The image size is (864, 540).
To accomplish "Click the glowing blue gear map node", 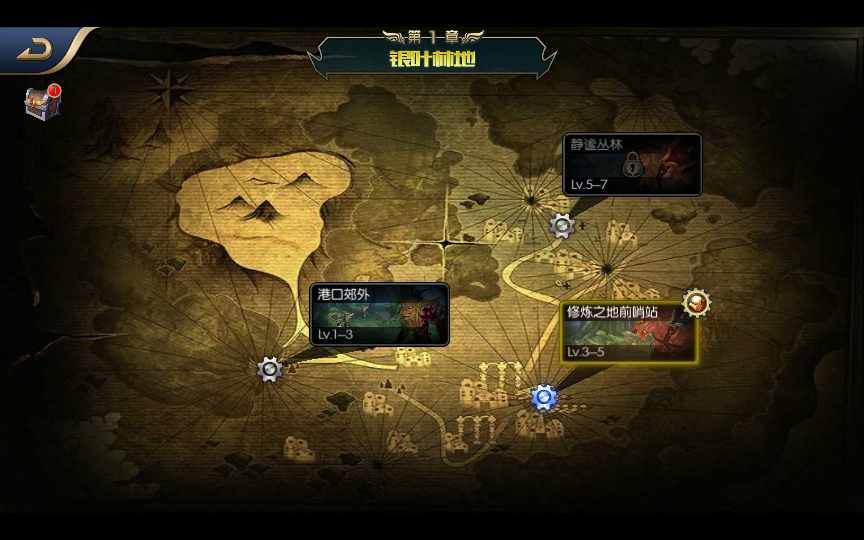I will pyautogui.click(x=544, y=398).
